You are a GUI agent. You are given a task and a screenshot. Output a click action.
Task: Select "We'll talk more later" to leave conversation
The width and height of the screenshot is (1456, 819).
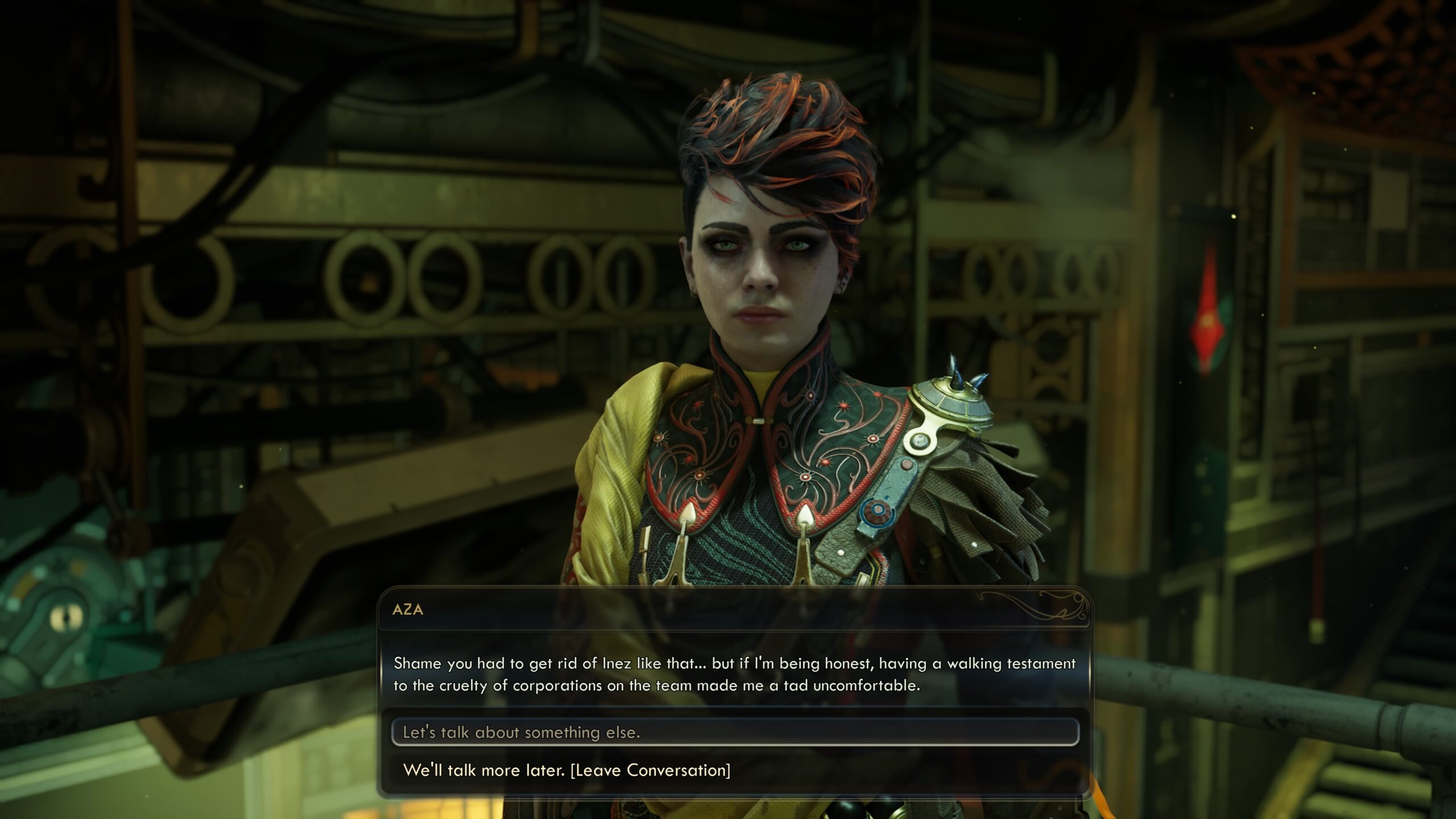(x=566, y=770)
